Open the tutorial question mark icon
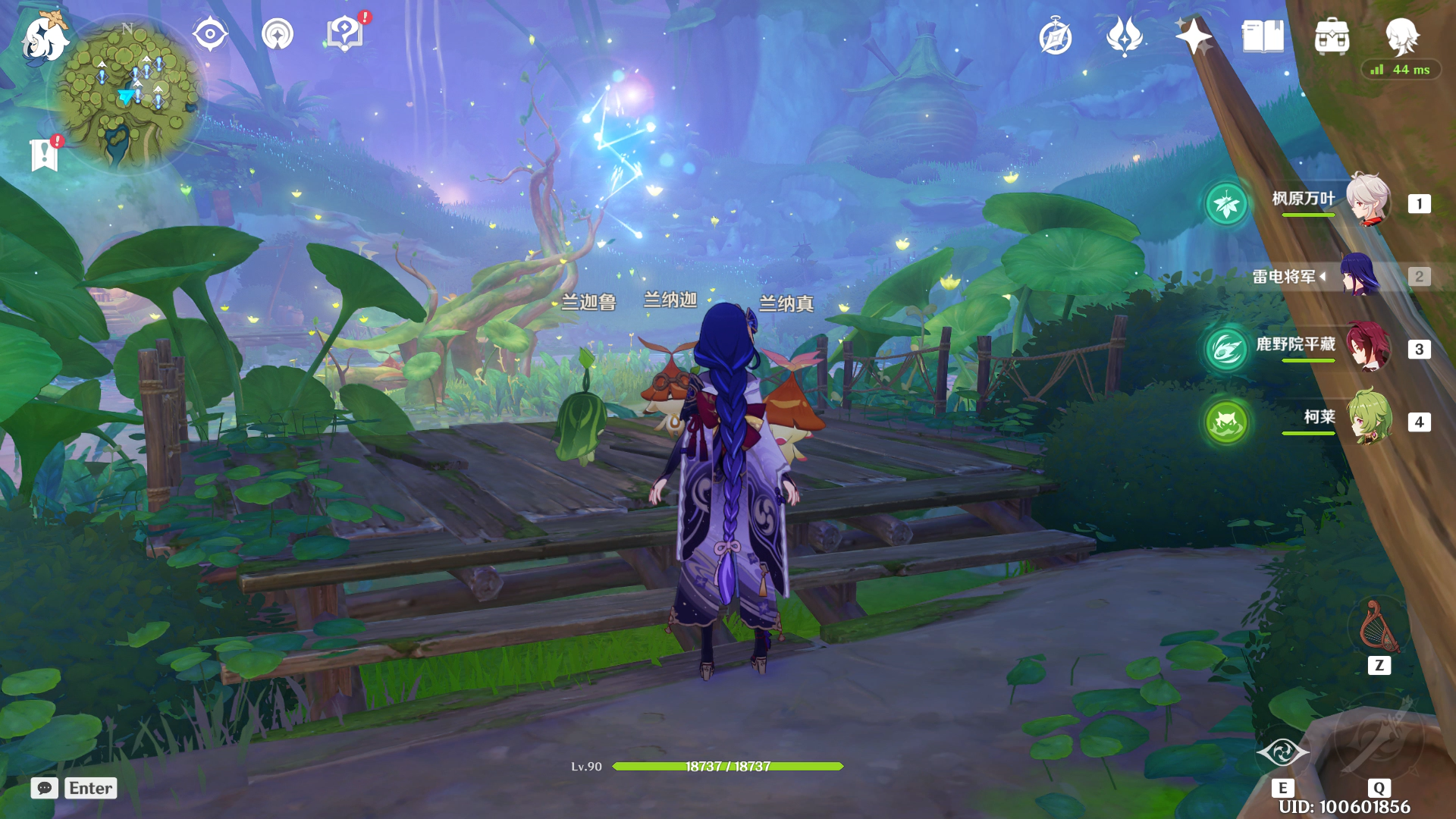 [x=345, y=34]
